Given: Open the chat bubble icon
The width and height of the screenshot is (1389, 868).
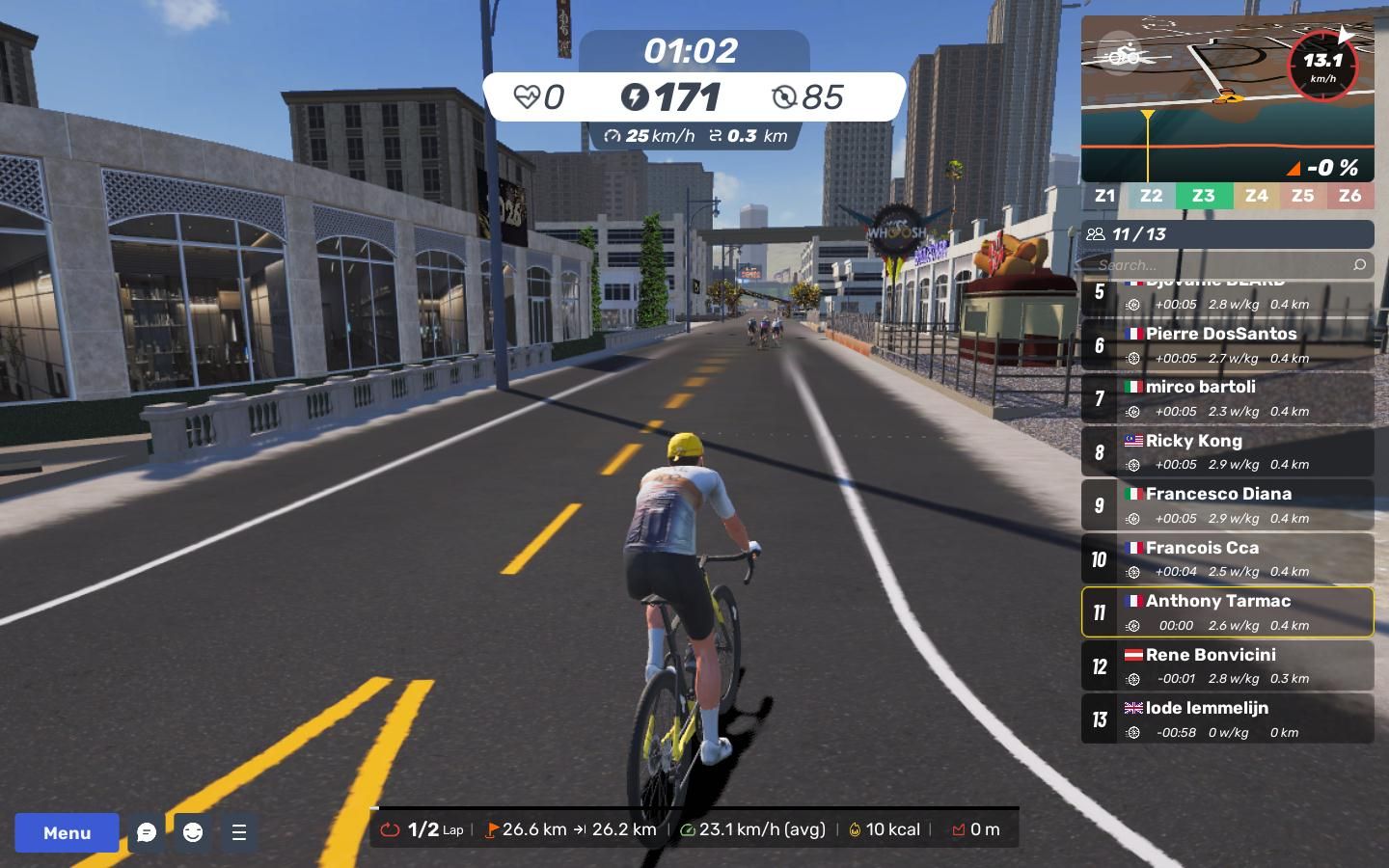Looking at the screenshot, I should (147, 832).
